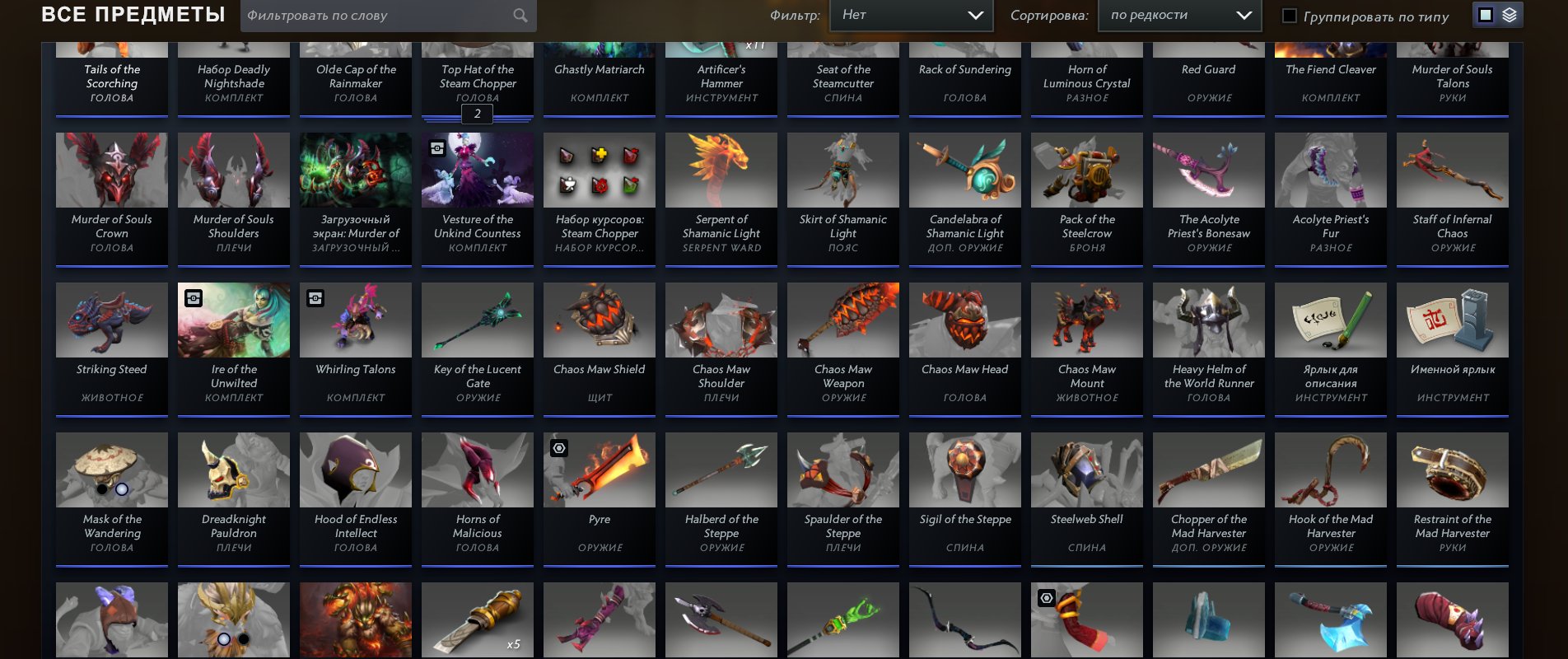Click the search field Фильтровать по слову
Viewport: 1568px width, 659px height.
[379, 16]
